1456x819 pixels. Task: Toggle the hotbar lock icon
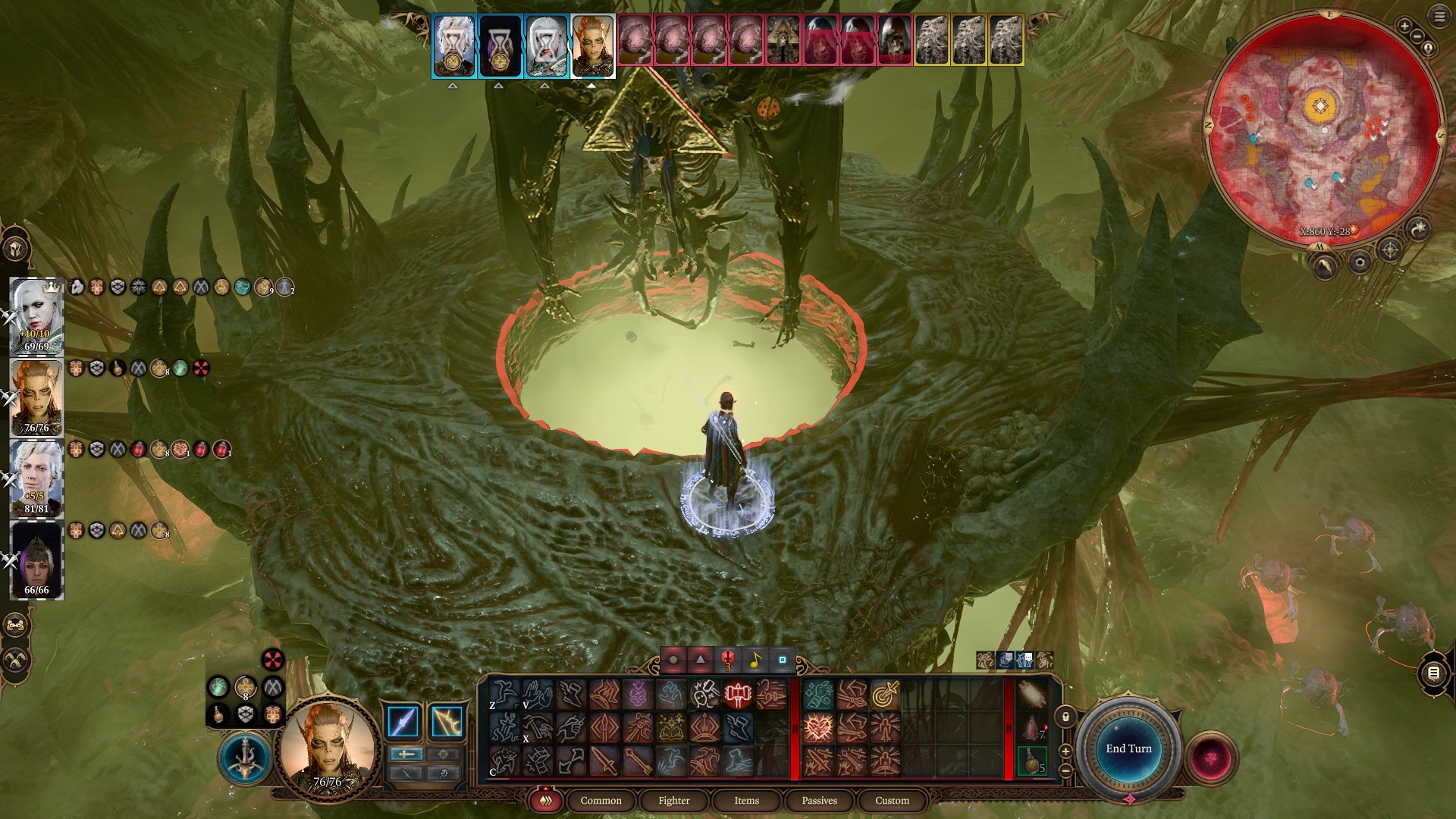pos(1065,717)
